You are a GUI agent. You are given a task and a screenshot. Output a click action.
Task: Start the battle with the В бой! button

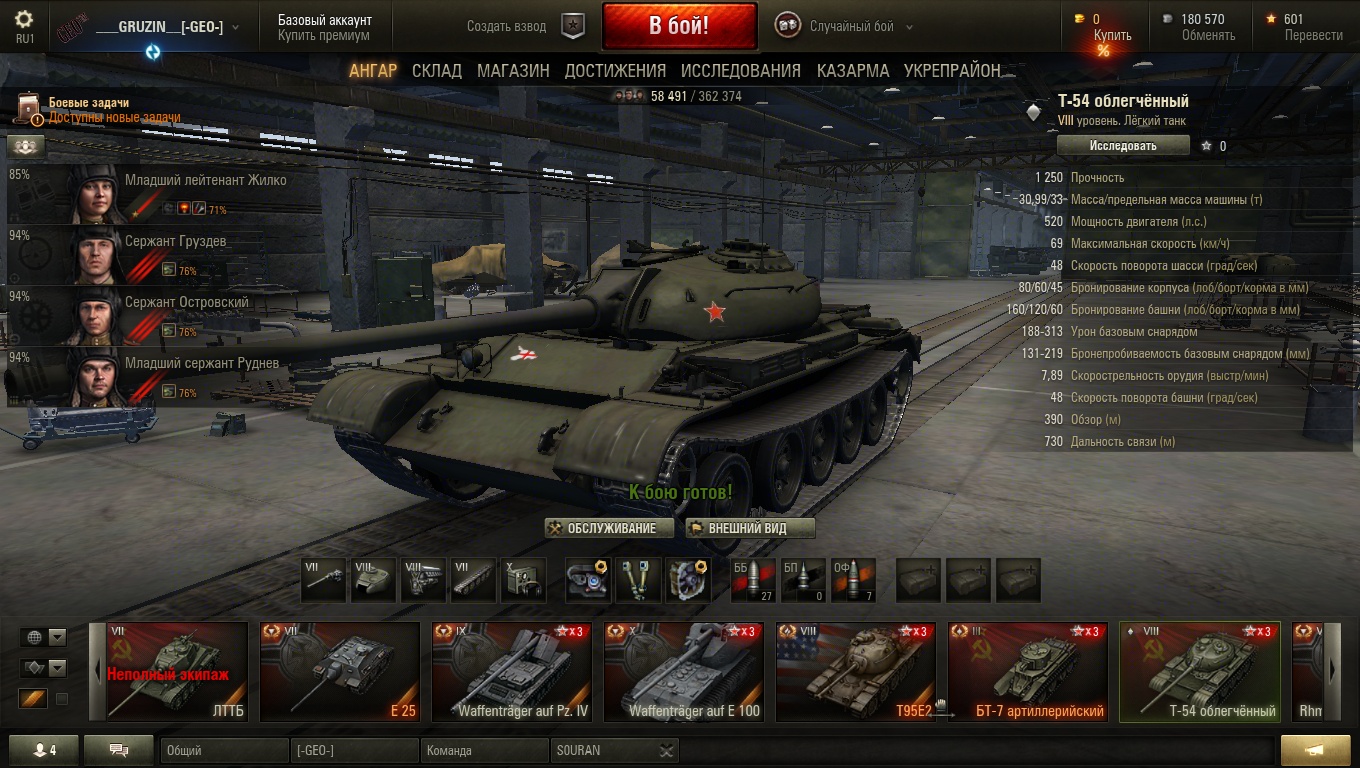point(679,27)
